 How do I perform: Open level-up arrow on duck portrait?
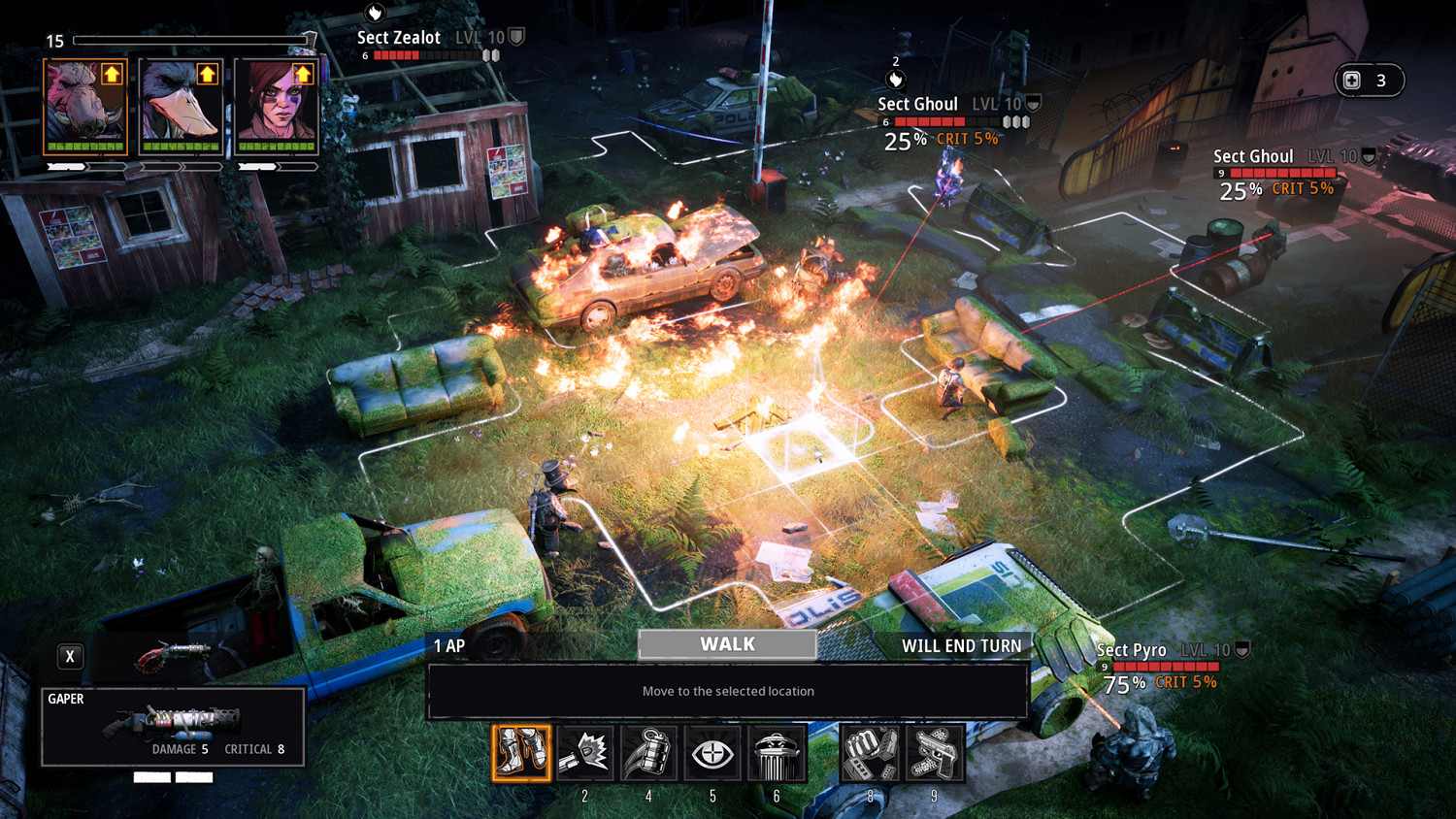click(207, 74)
